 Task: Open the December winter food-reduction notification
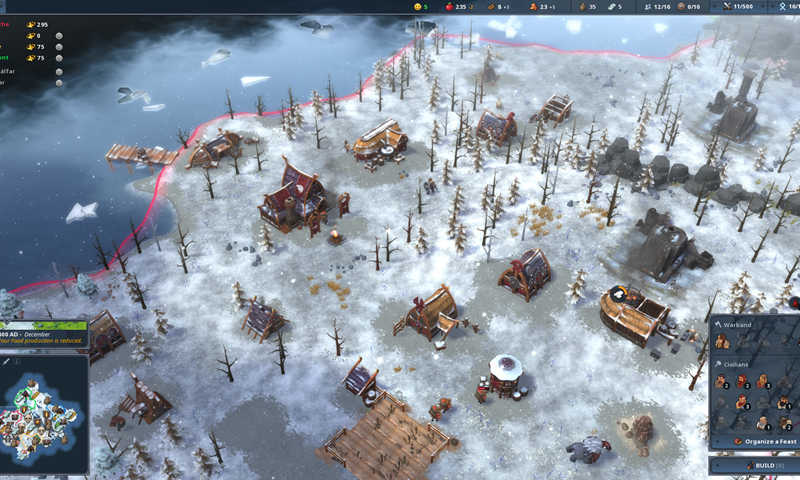click(x=44, y=335)
